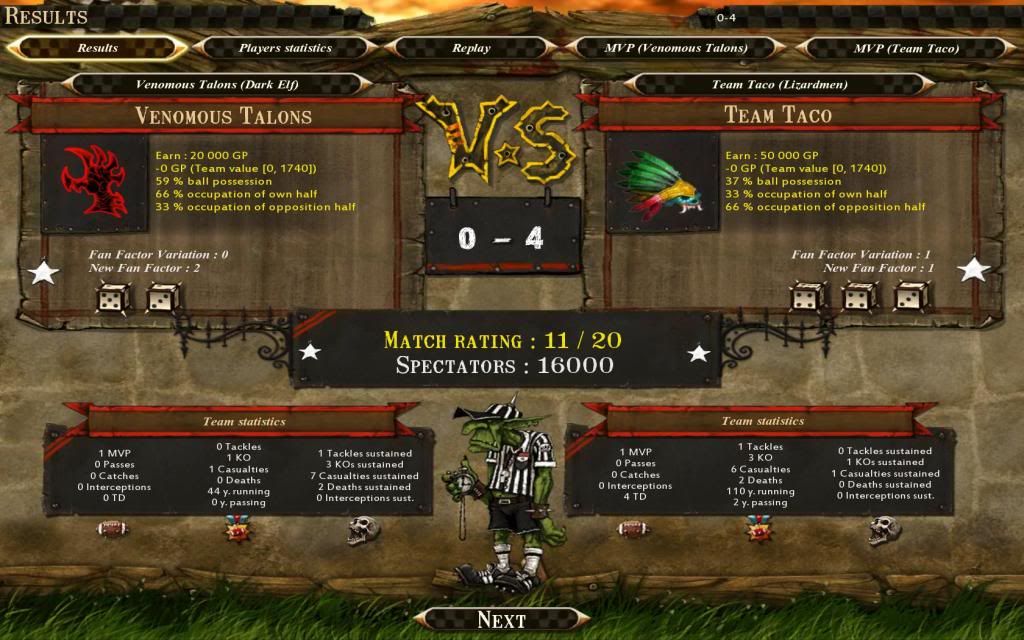Select the Replay tab

click(471, 48)
